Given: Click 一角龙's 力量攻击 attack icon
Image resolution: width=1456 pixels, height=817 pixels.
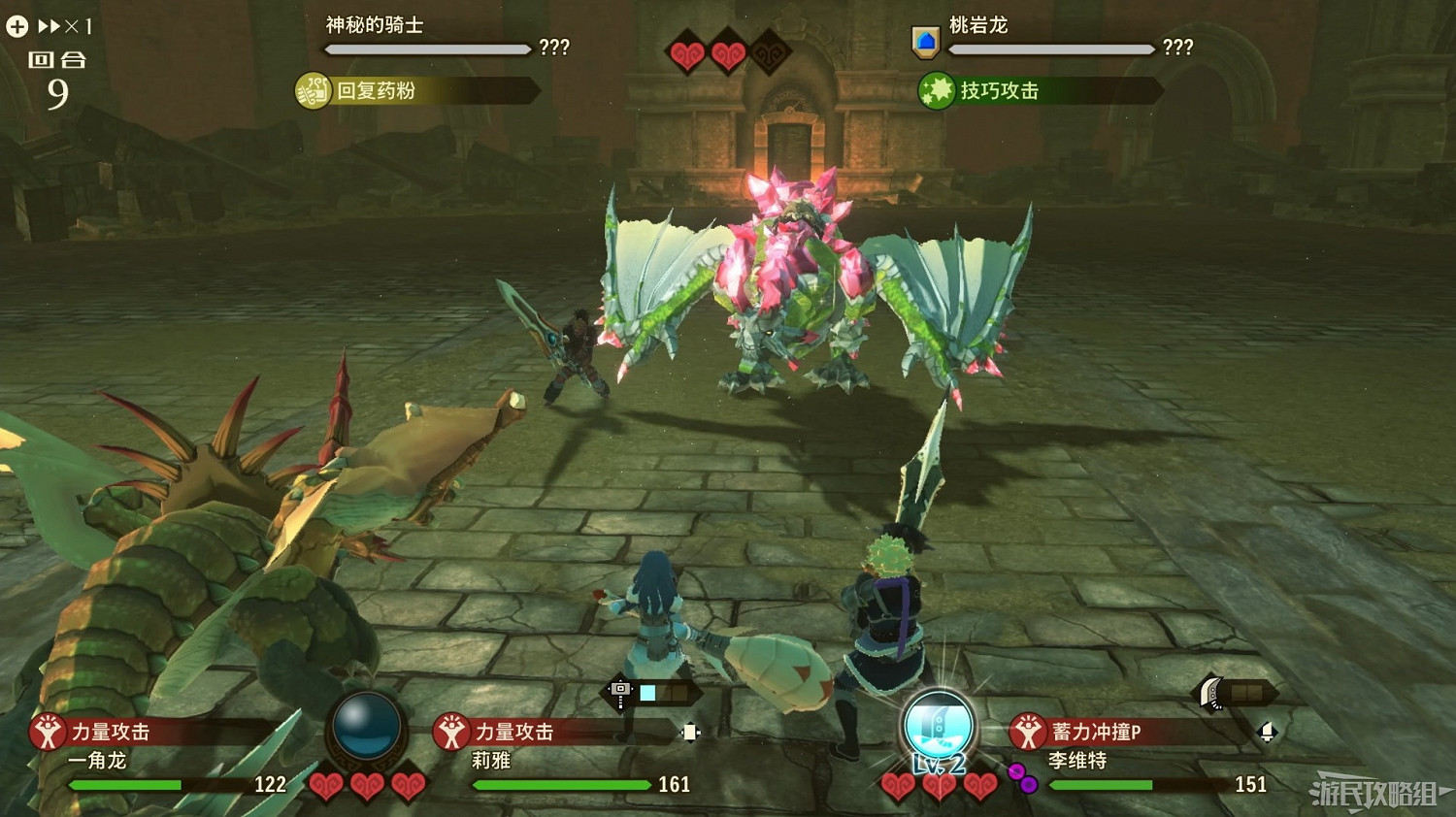Looking at the screenshot, I should click(x=47, y=732).
